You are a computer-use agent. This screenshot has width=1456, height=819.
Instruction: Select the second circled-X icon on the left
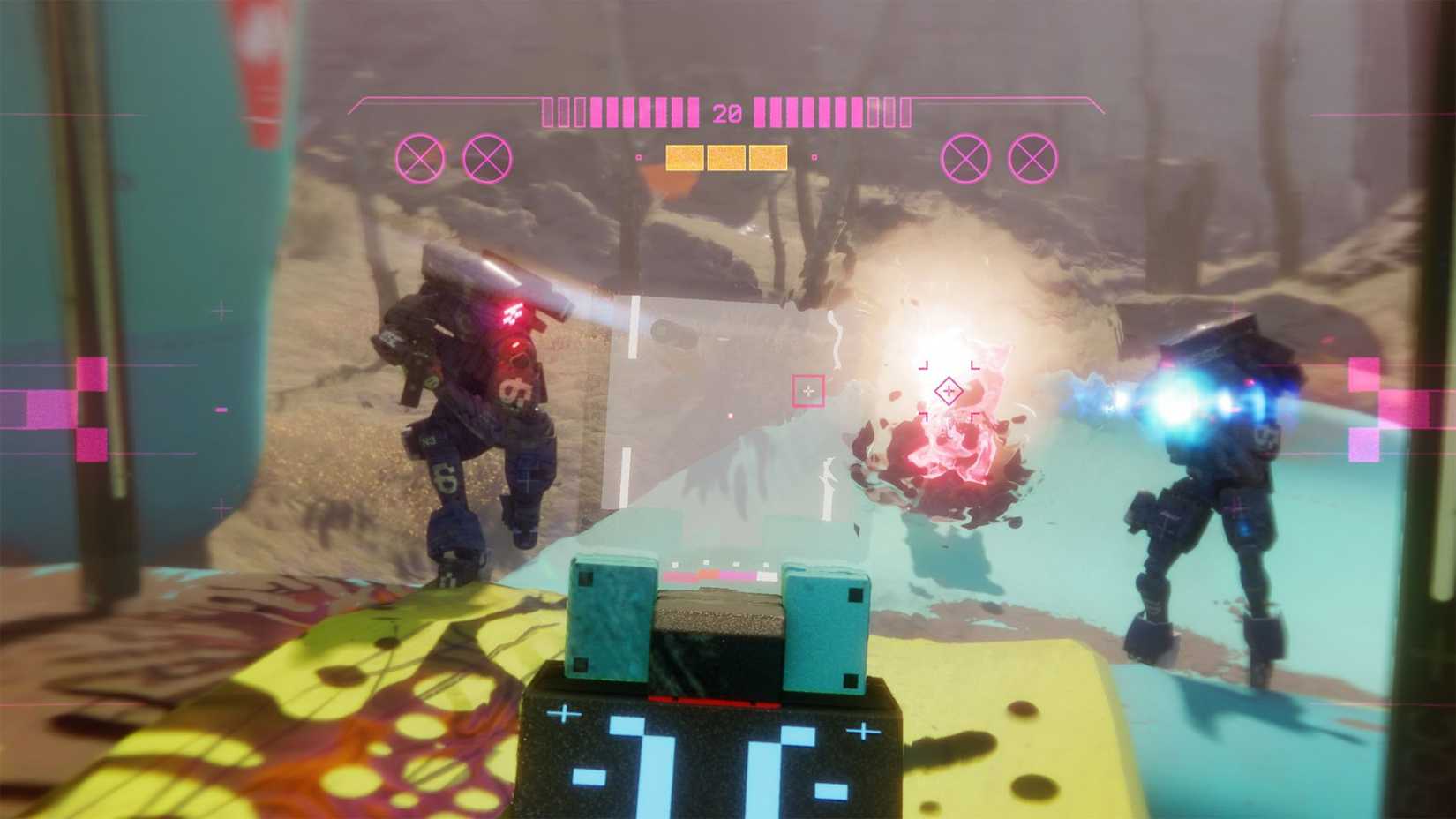[484, 159]
